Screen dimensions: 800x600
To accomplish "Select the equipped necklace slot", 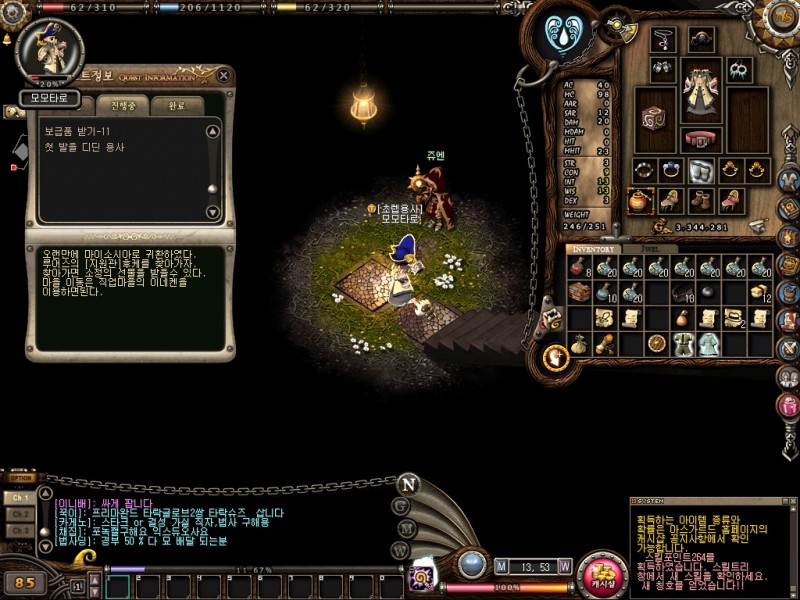I will pyautogui.click(x=663, y=41).
